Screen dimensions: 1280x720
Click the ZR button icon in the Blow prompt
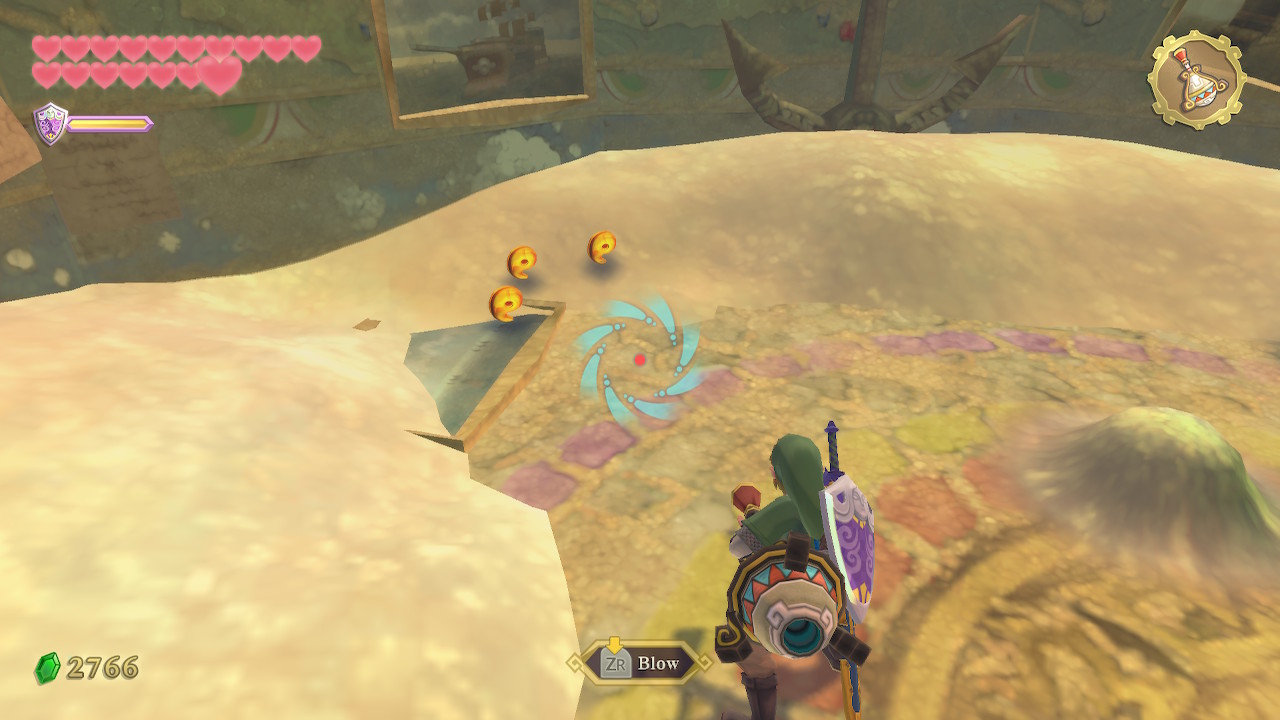pos(617,662)
